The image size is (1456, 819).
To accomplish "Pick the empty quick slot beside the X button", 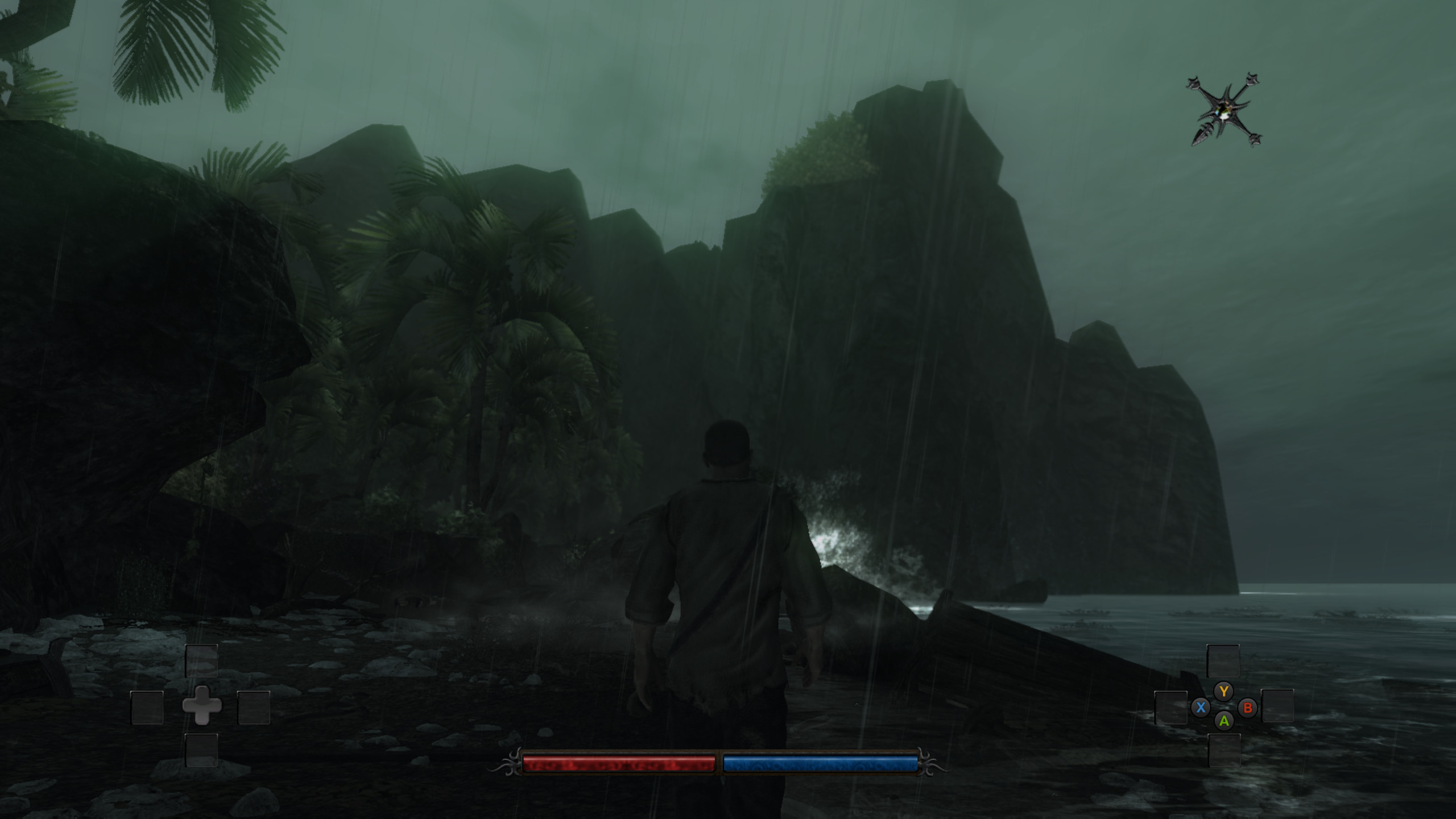I will [1170, 708].
